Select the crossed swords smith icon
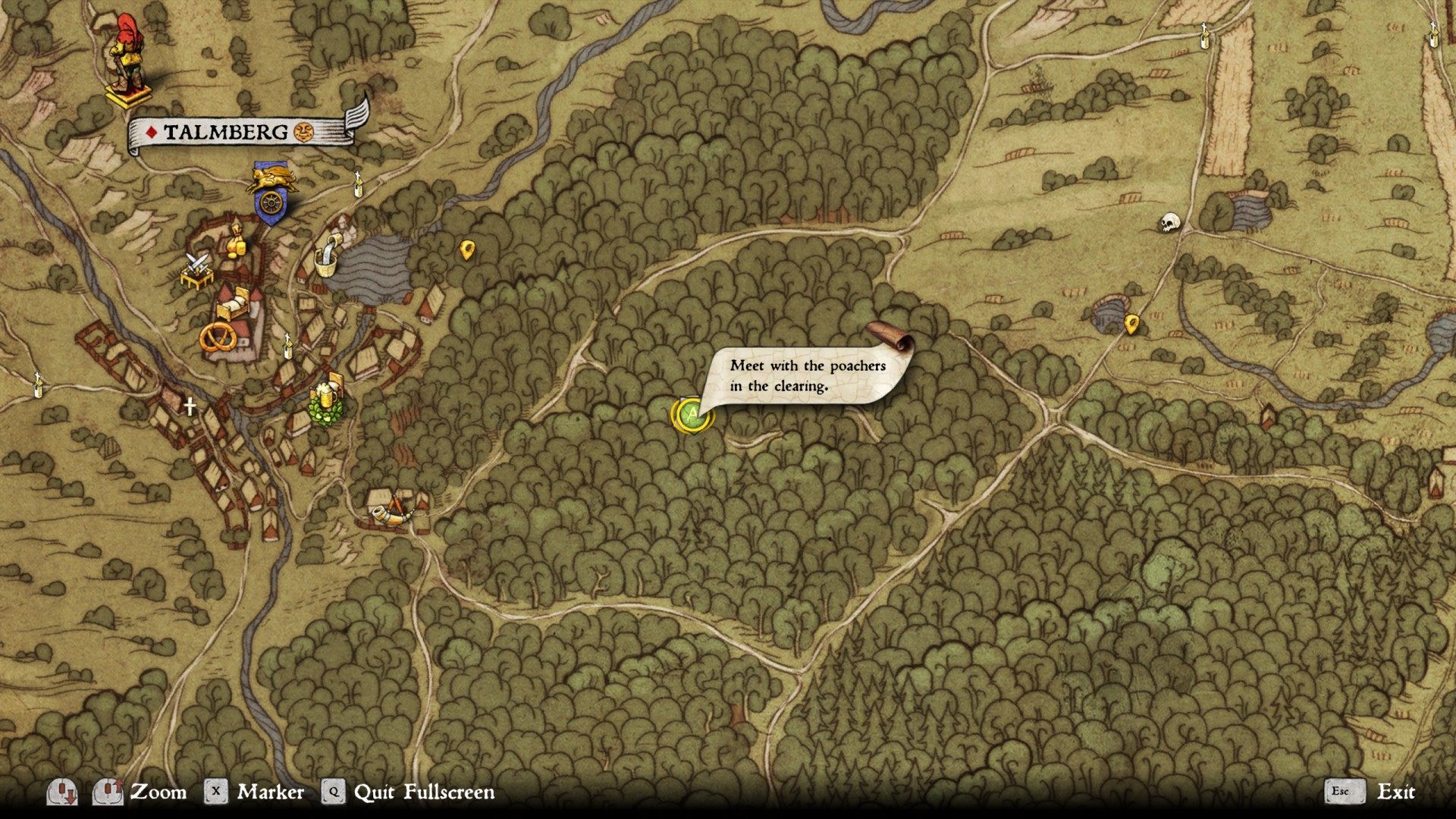This screenshot has width=1456, height=819. [x=196, y=271]
